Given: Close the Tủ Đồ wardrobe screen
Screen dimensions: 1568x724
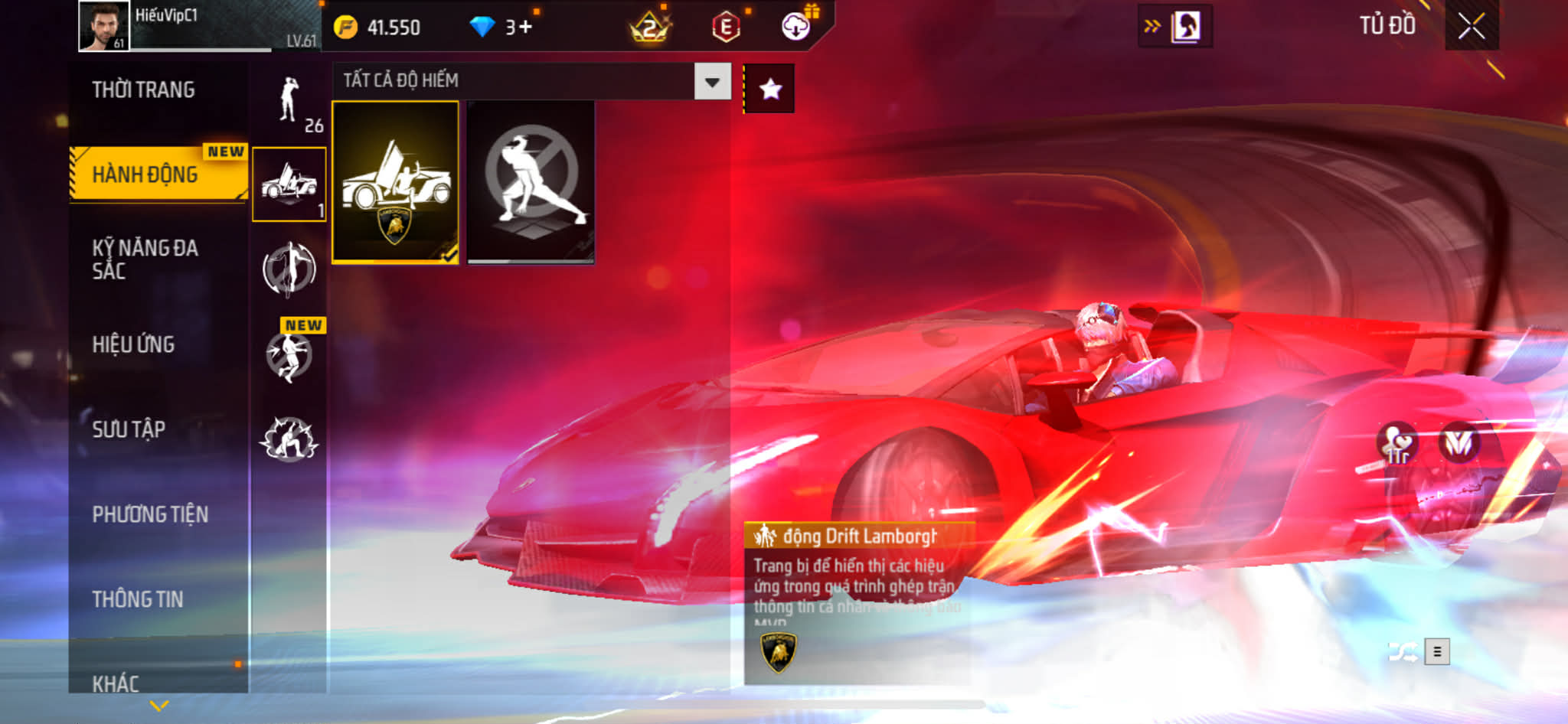Looking at the screenshot, I should pyautogui.click(x=1471, y=27).
